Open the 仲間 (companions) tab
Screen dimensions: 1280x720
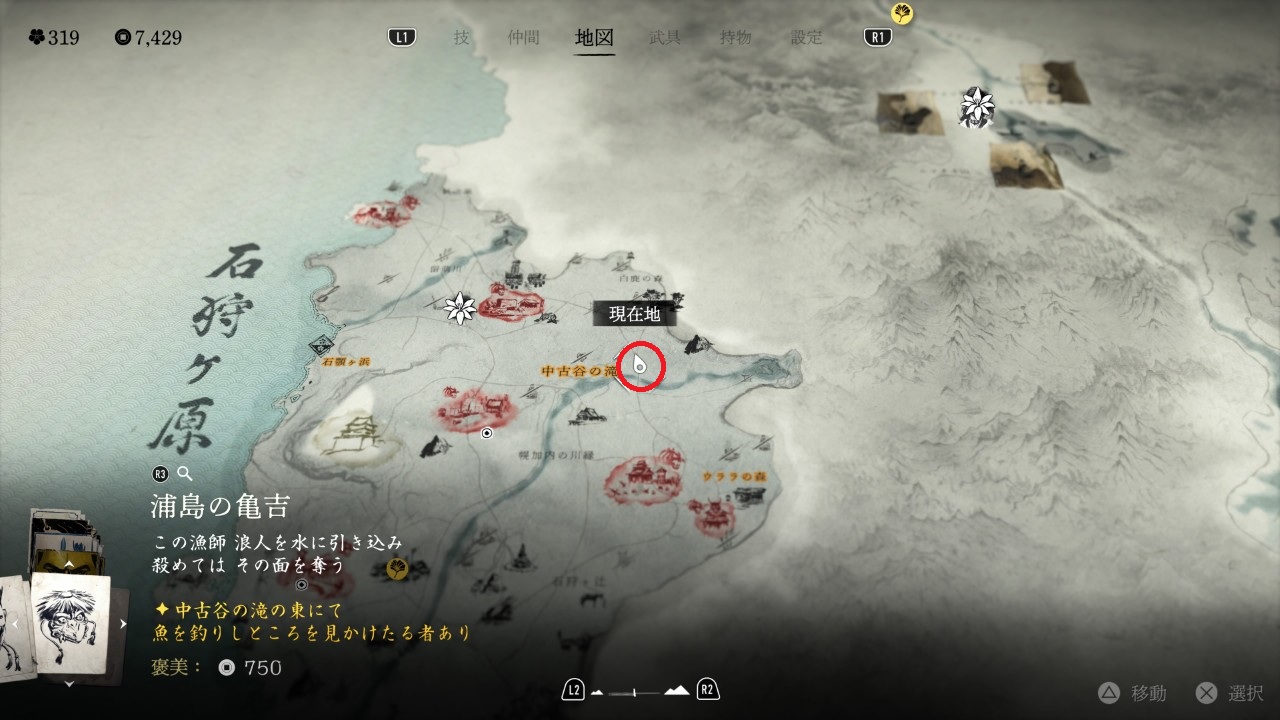click(x=523, y=38)
